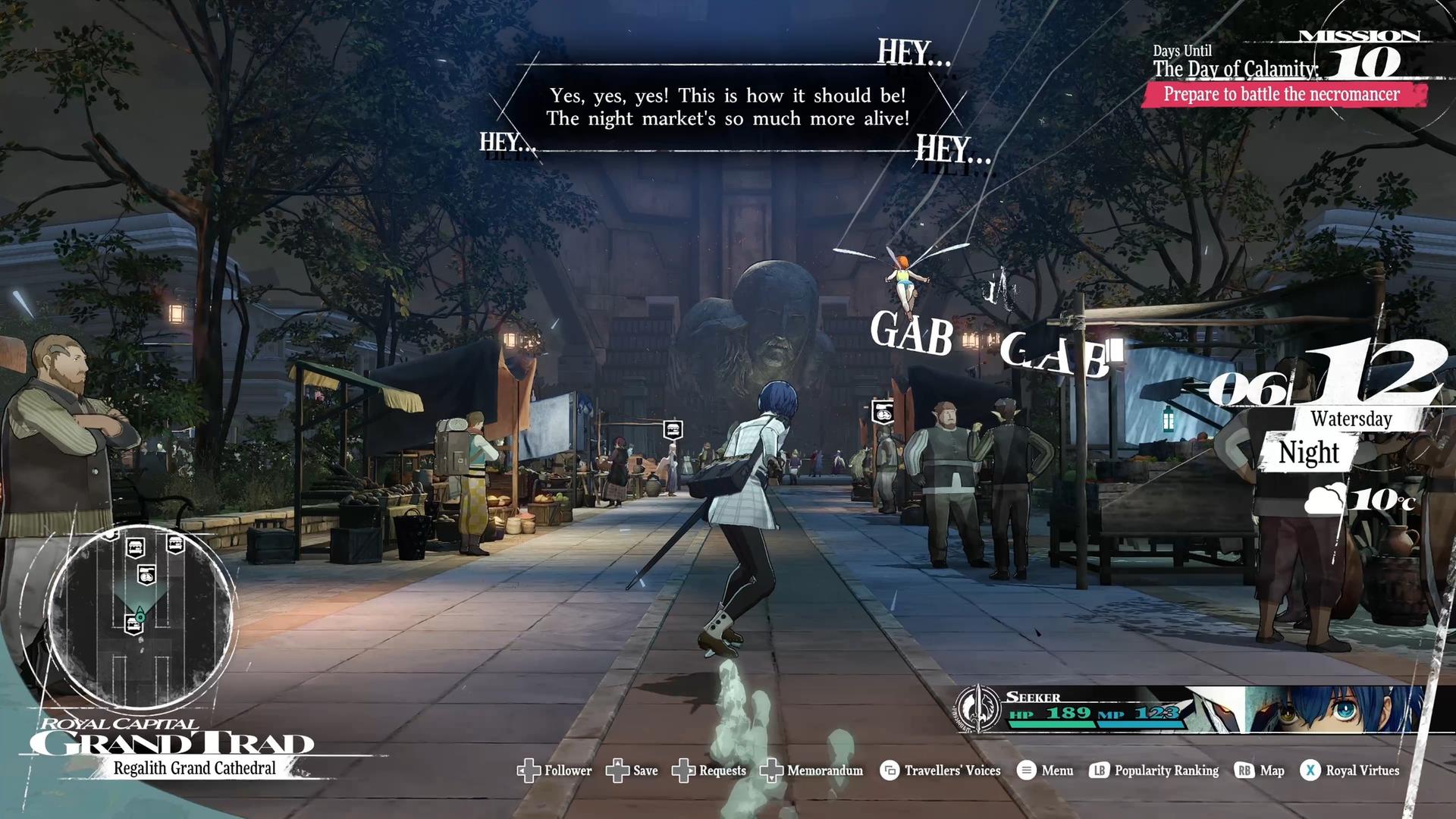
Task: Open the Map shortcut
Action: coord(1260,770)
